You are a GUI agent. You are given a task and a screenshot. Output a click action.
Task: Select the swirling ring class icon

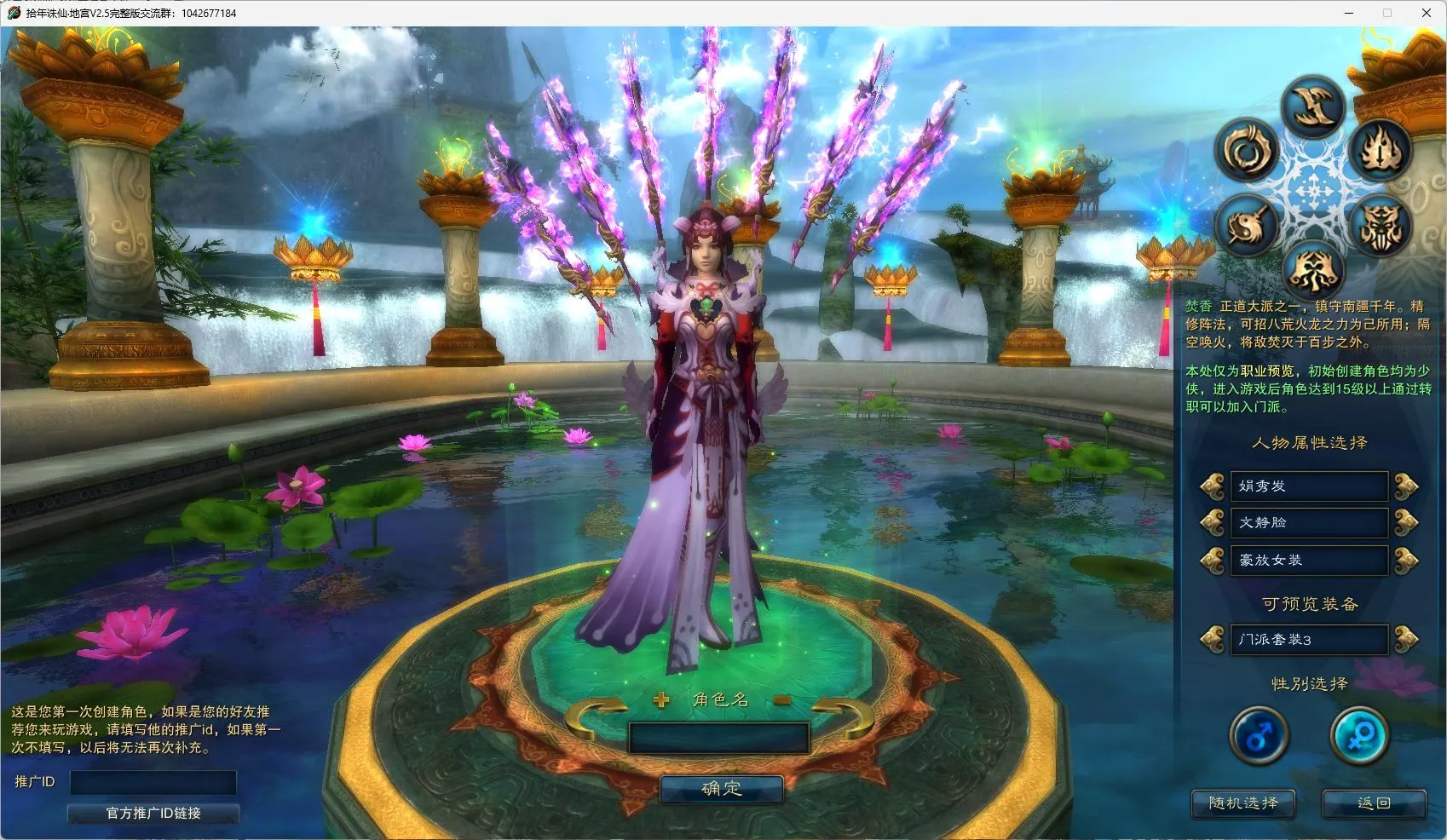1248,152
